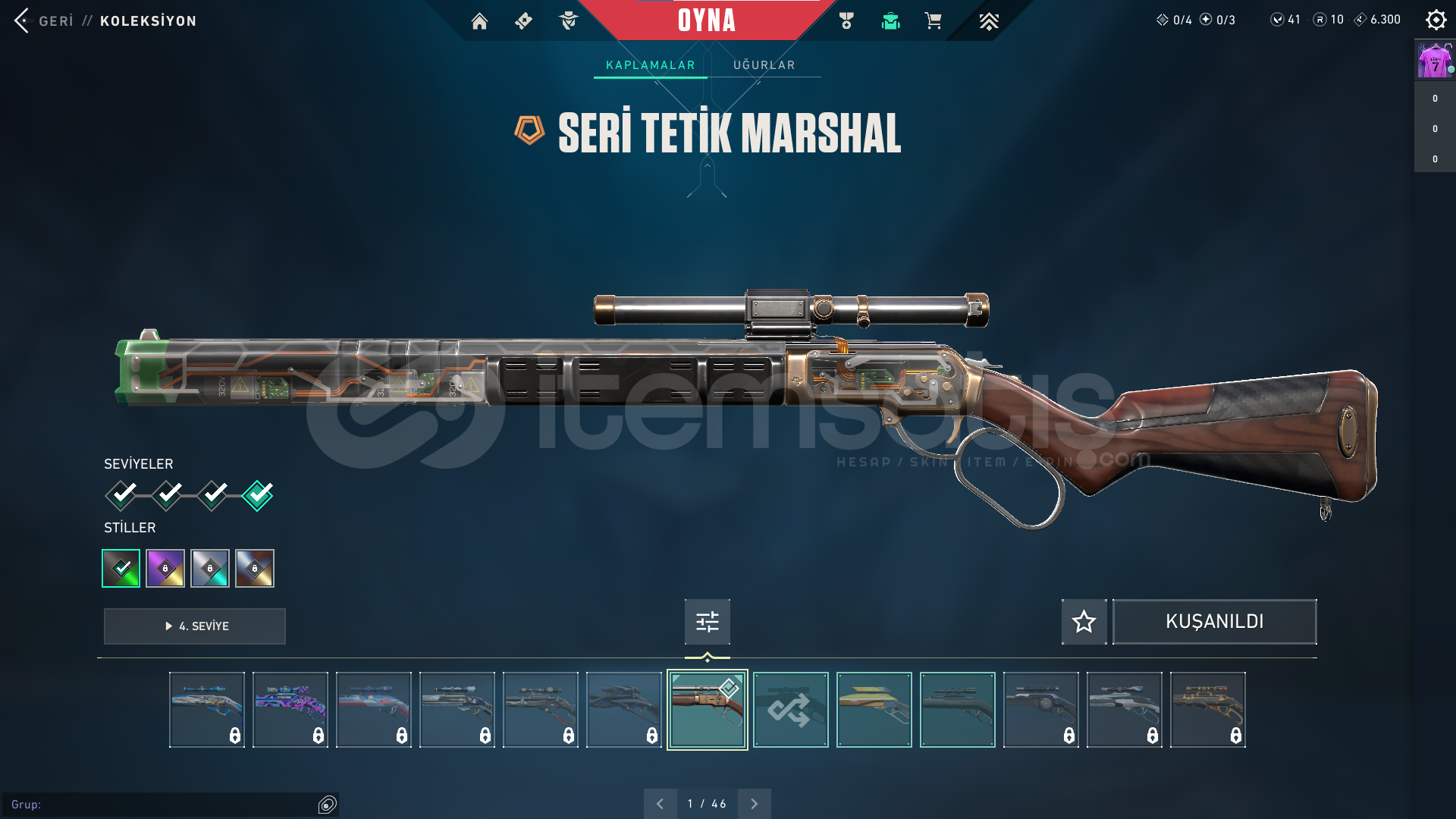Select the yellow Marshal skin thumbnail
This screenshot has height=819, width=1456.
tap(874, 710)
